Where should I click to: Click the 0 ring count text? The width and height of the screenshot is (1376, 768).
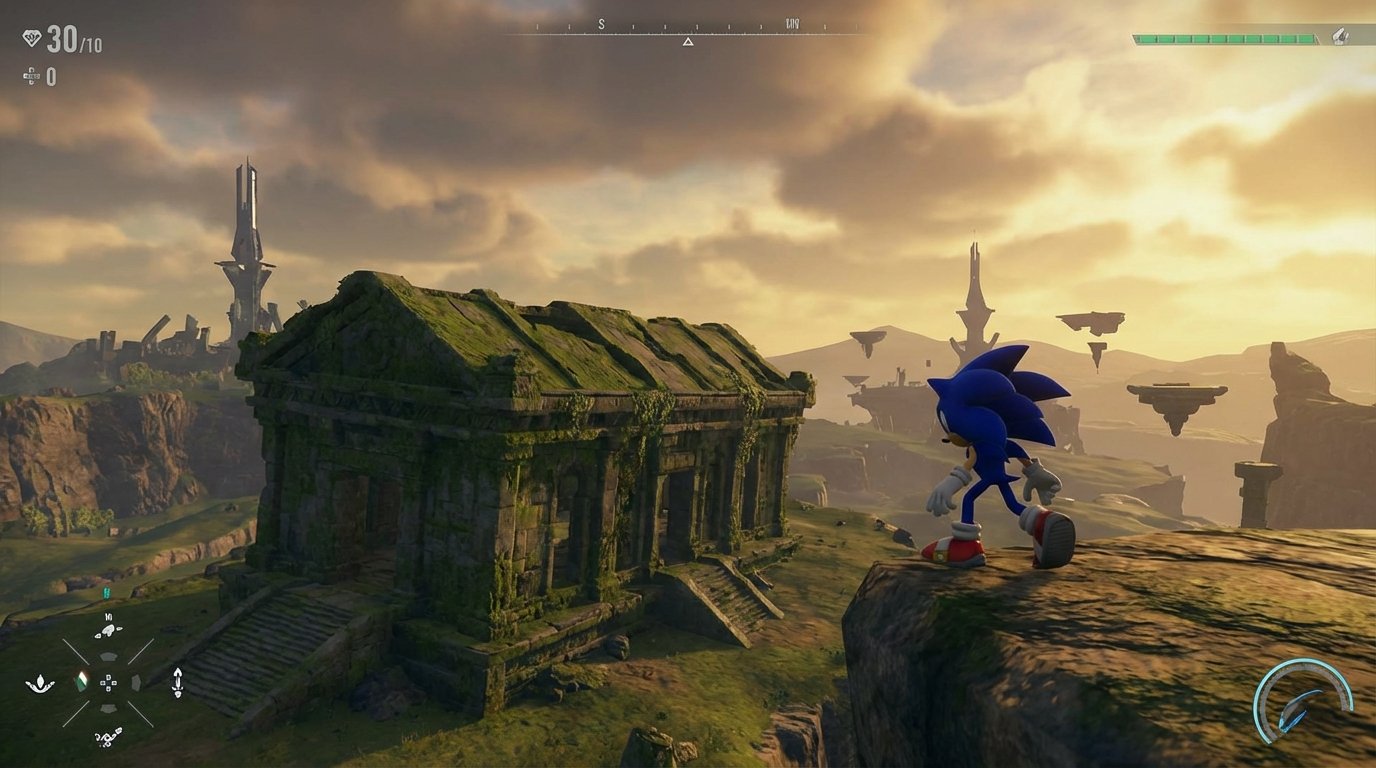51,77
